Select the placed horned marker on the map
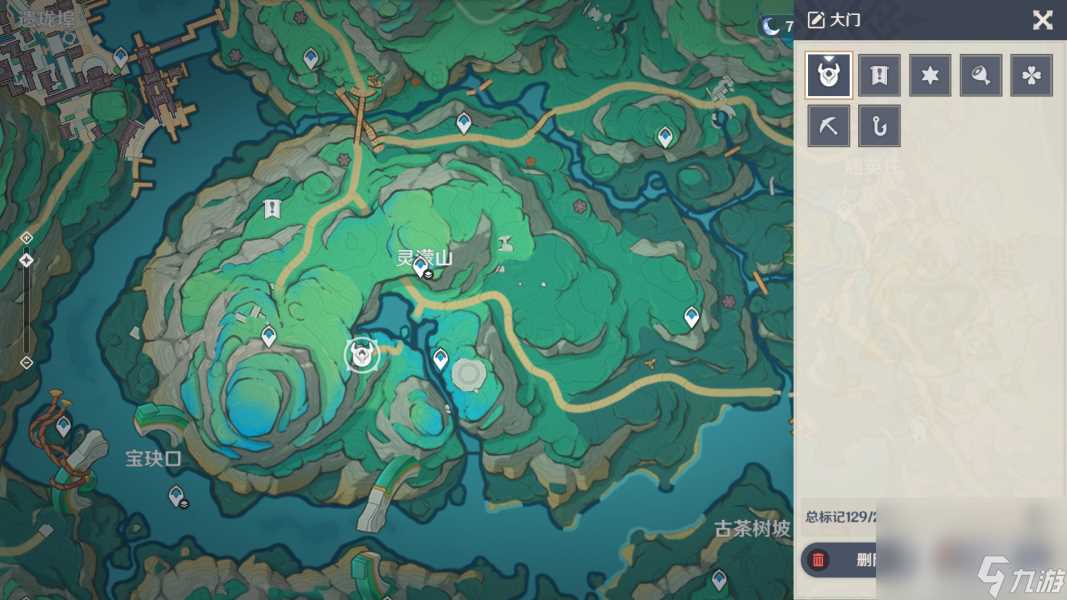This screenshot has height=600, width=1067. [361, 353]
